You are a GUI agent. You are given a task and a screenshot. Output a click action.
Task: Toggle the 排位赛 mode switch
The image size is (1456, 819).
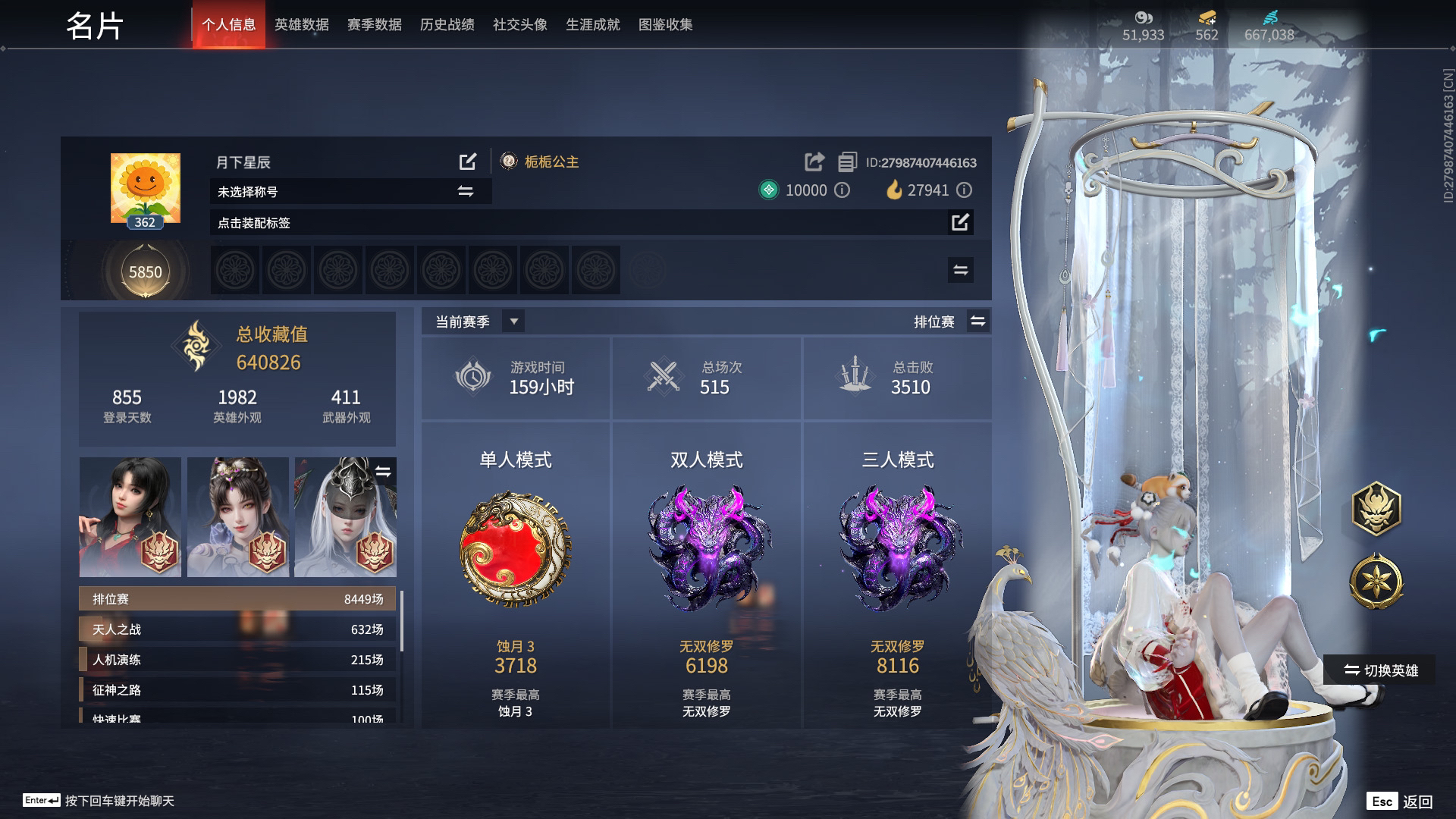(977, 322)
